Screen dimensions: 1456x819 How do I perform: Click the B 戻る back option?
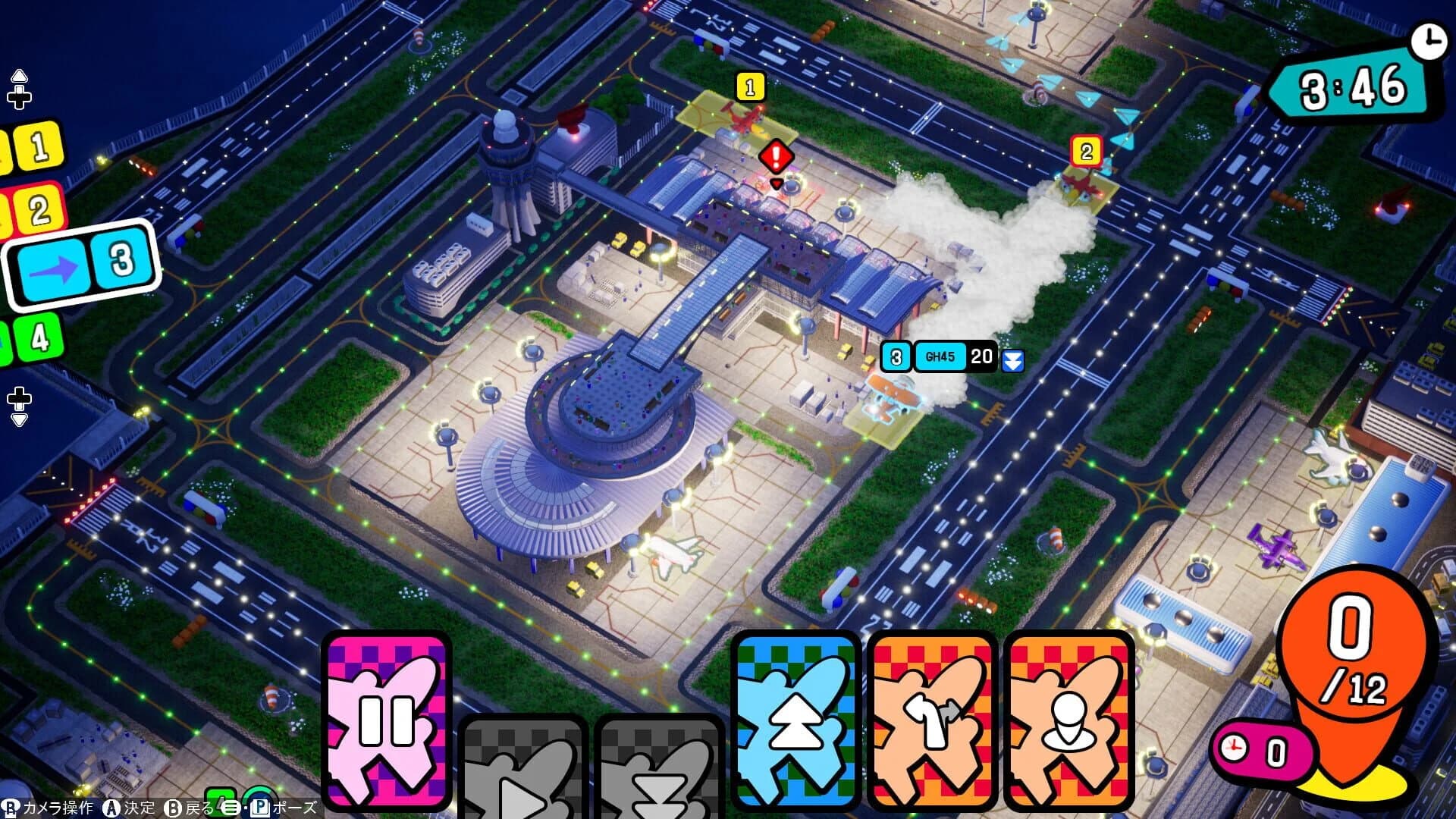(x=186, y=808)
